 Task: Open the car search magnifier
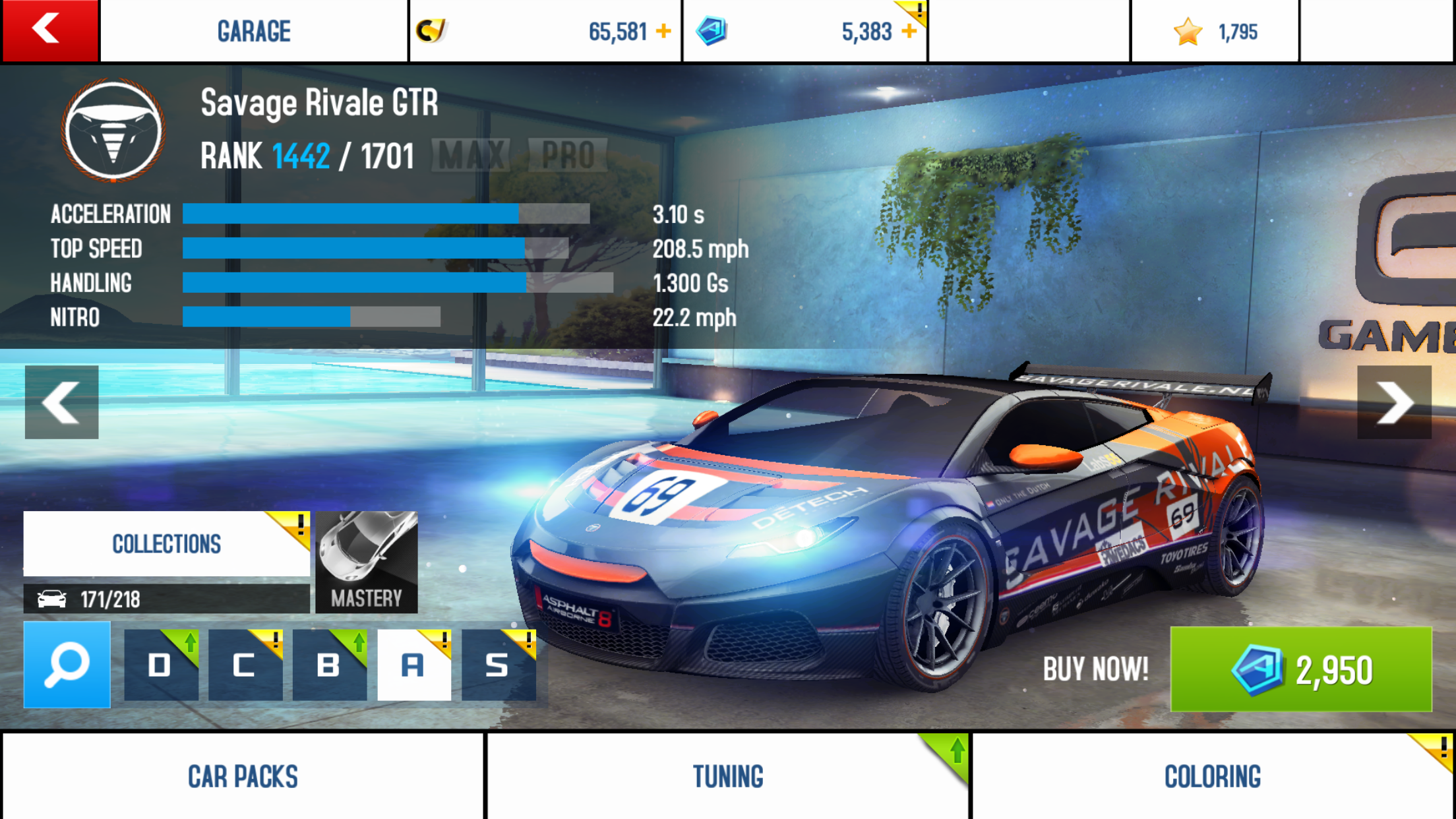67,665
